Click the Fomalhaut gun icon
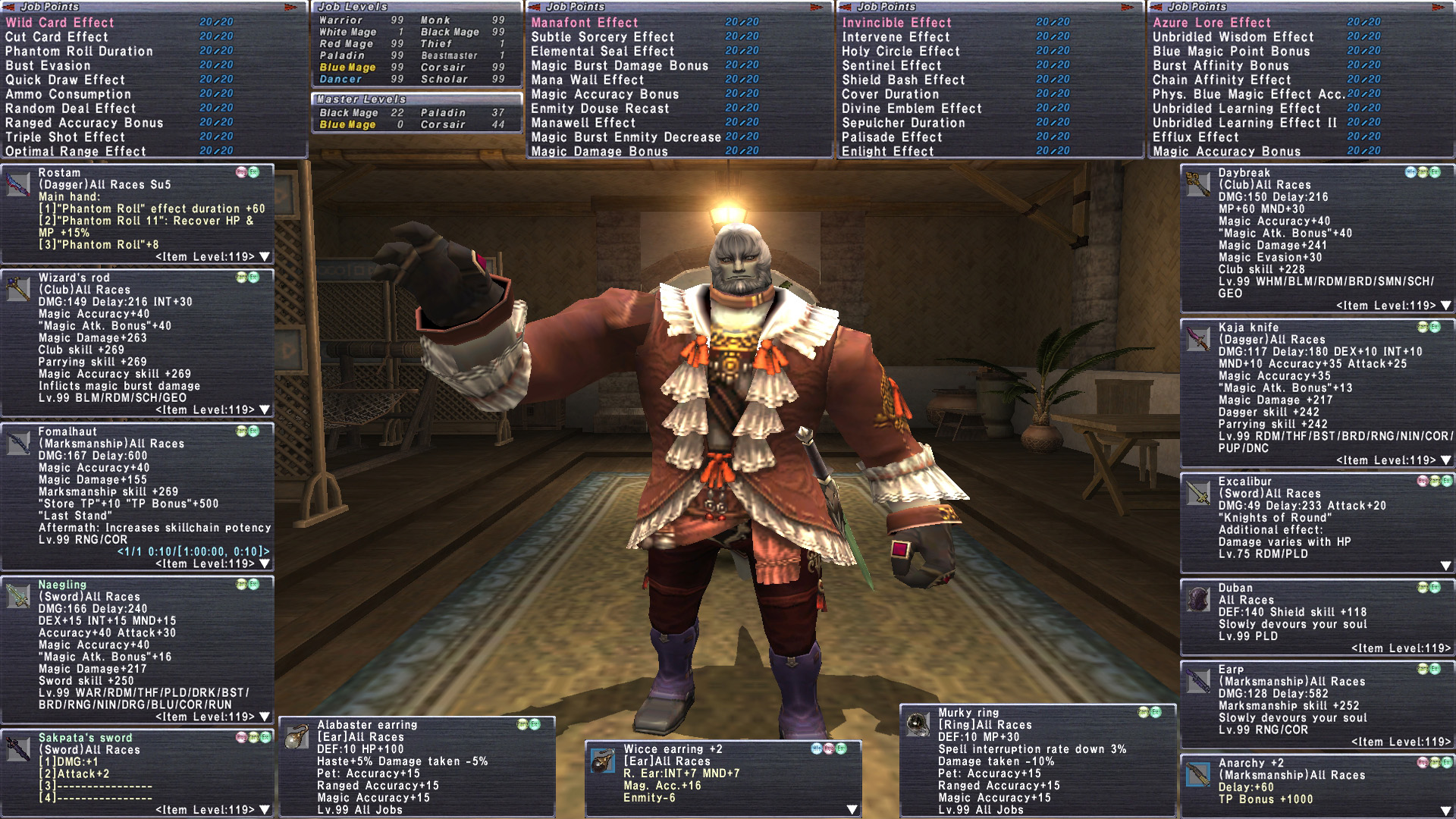 click(18, 444)
